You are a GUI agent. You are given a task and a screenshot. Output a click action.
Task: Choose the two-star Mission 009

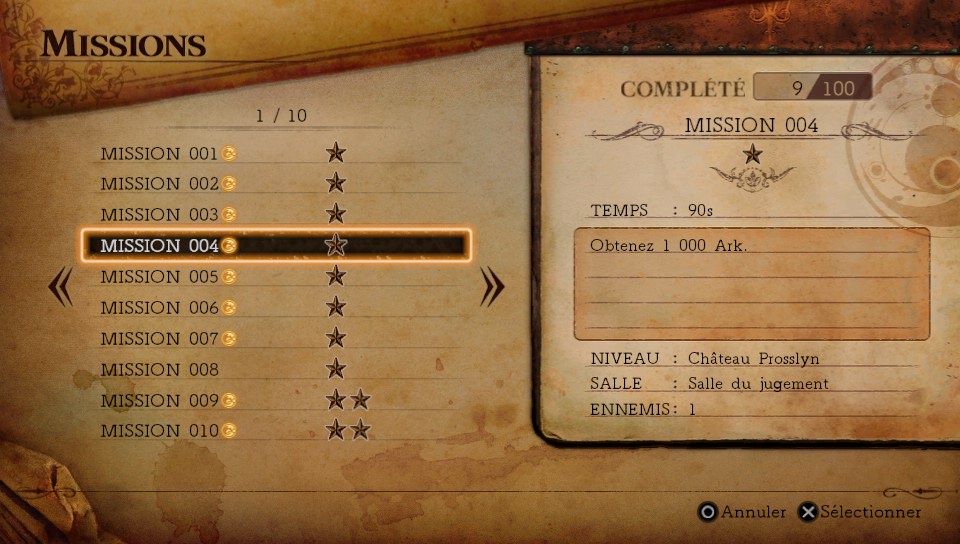click(160, 401)
